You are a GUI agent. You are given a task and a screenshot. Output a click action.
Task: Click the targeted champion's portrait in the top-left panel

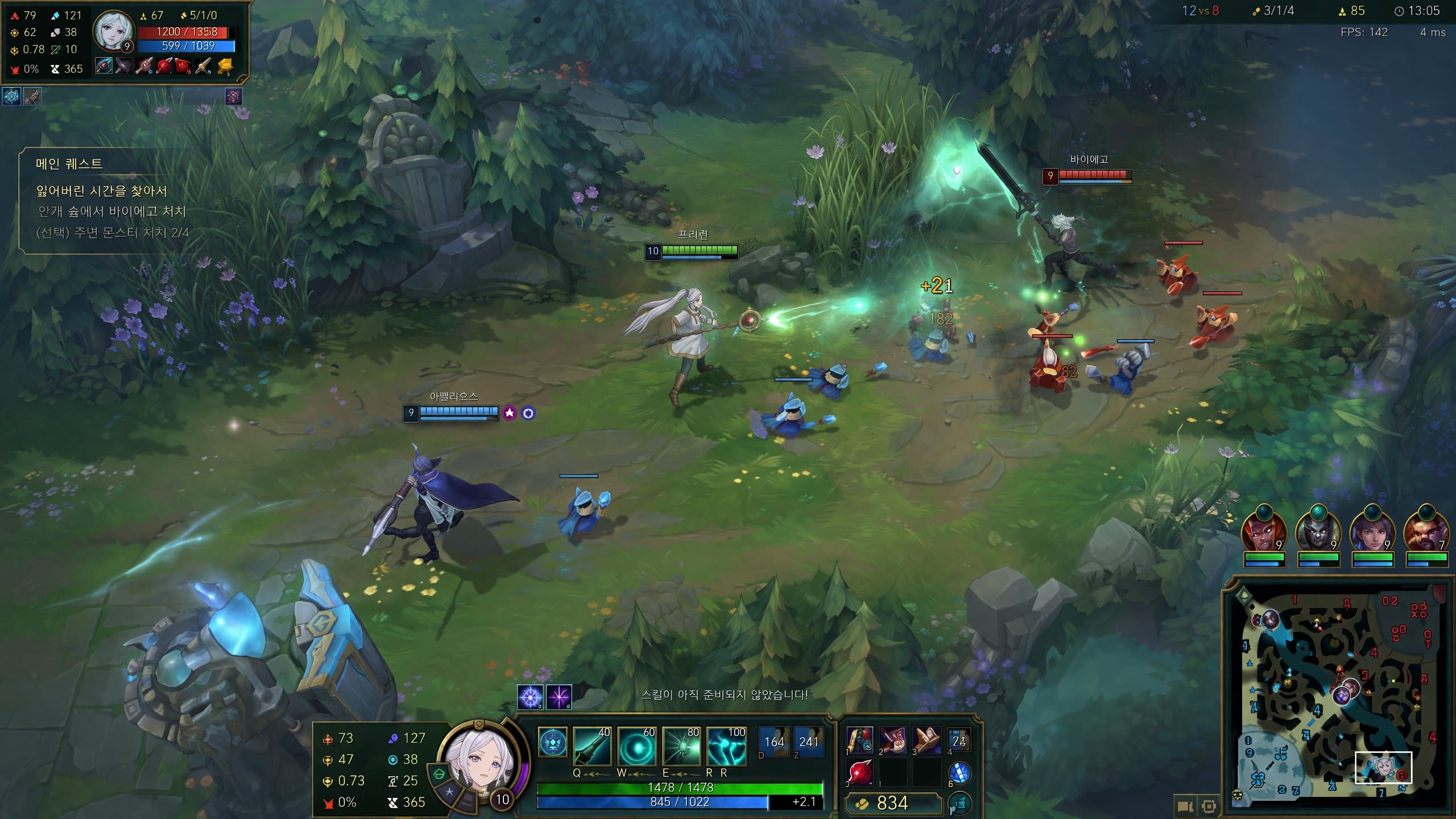(112, 31)
